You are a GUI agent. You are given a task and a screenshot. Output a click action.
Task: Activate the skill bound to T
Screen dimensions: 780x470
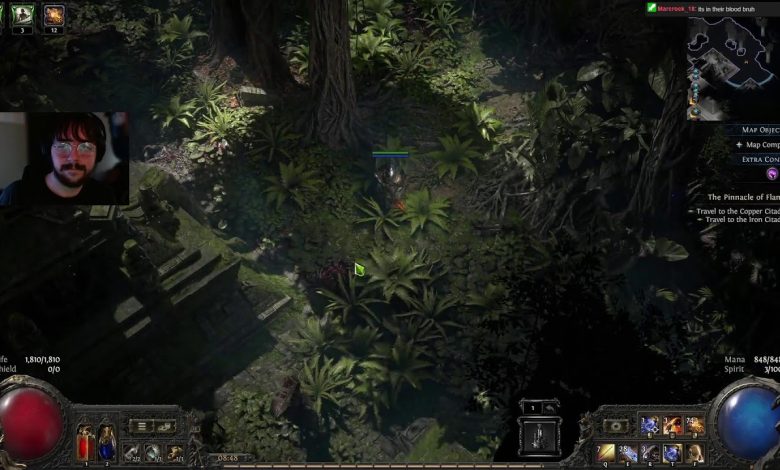672,453
